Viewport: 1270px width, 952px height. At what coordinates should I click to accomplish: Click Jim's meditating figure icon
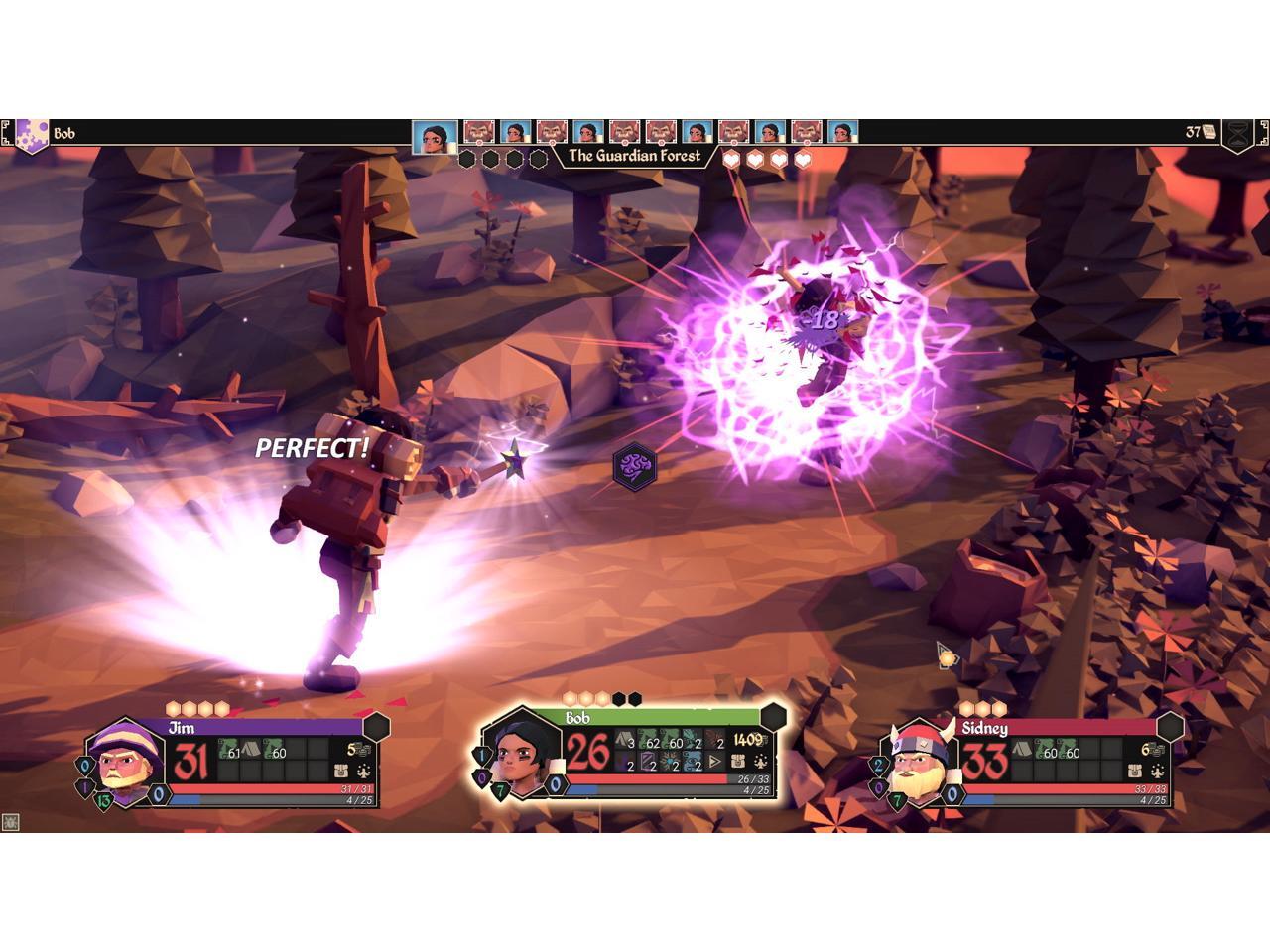coord(364,772)
